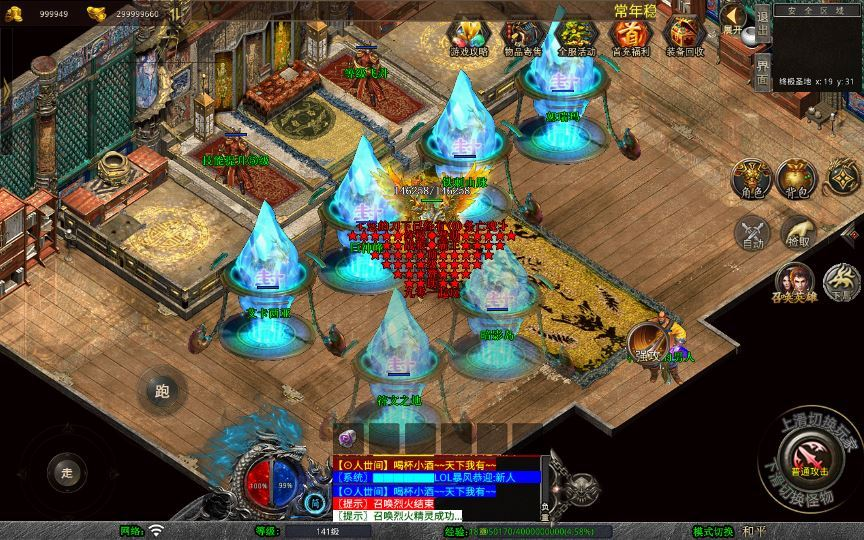Claim the 首充福利 first recharge bonus

click(x=630, y=36)
